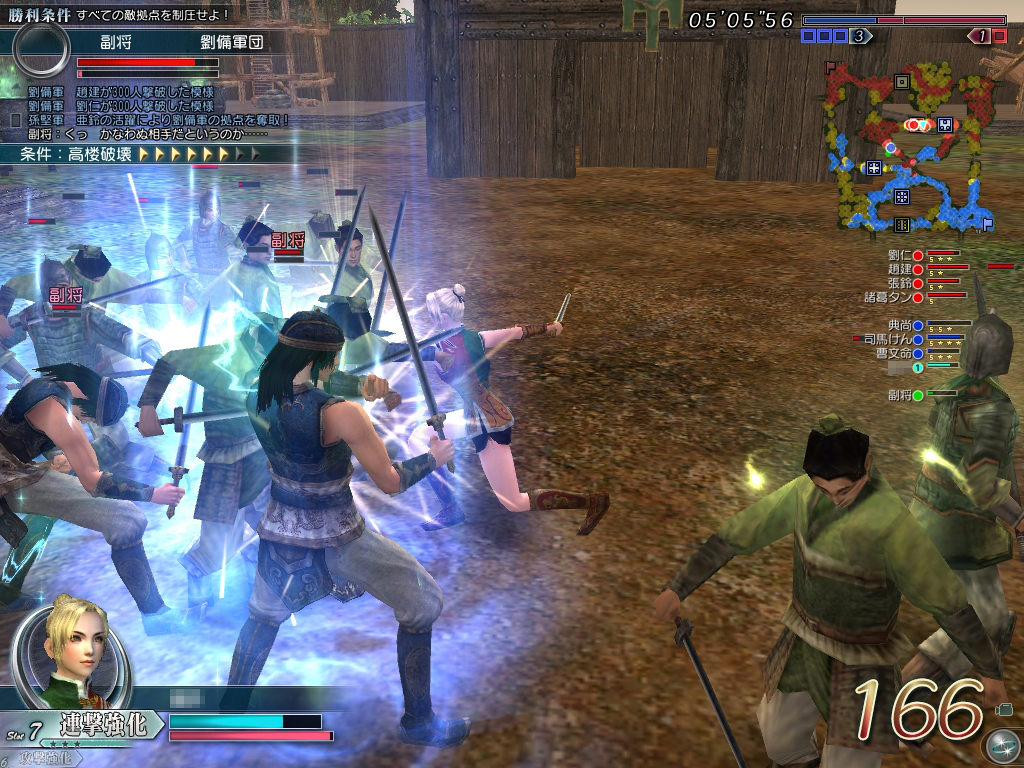The width and height of the screenshot is (1024, 768).
Task: Click the round orb icon beside combo counter
Action: 1001,745
